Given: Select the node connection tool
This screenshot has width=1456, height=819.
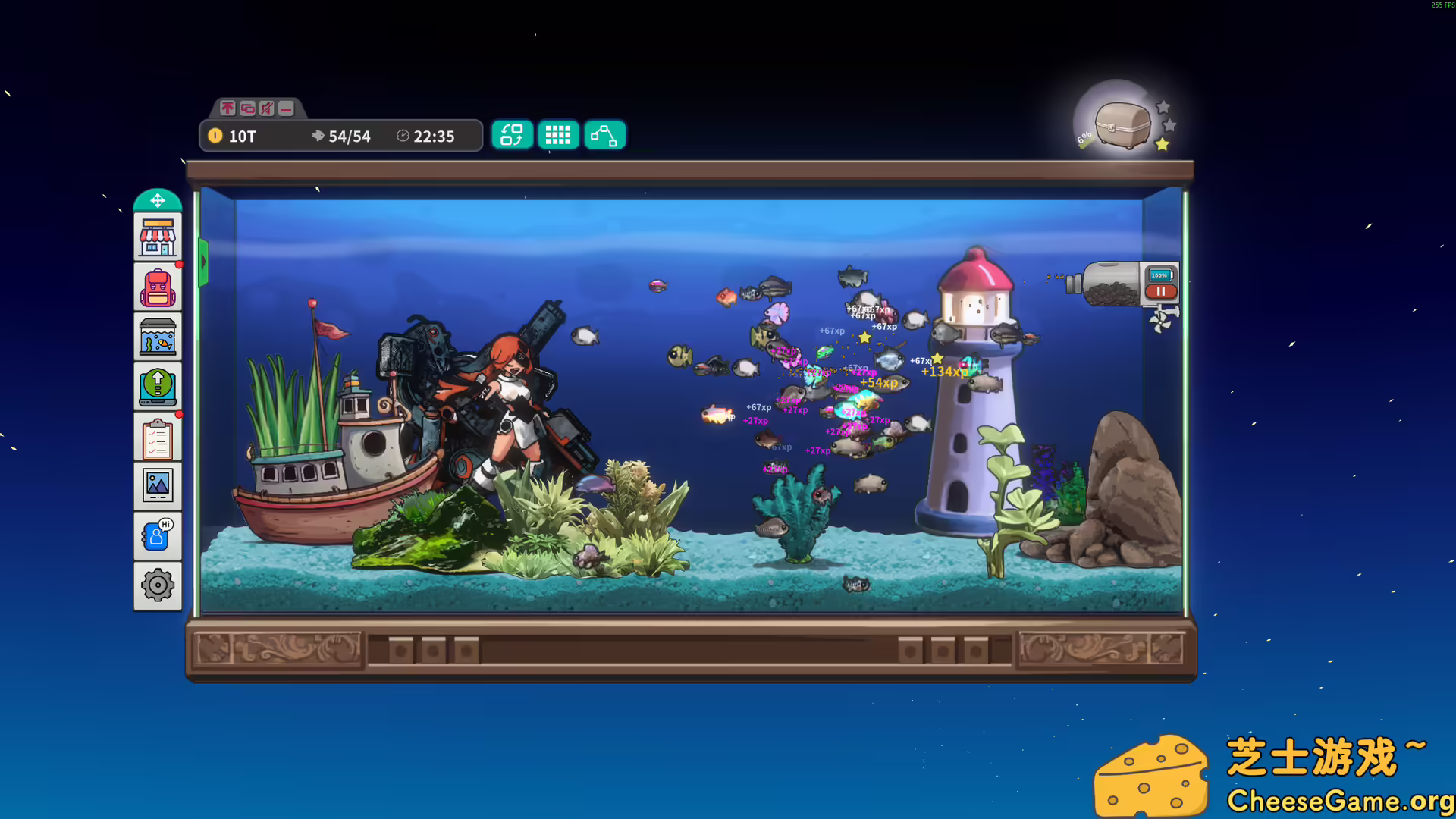Looking at the screenshot, I should tap(604, 135).
